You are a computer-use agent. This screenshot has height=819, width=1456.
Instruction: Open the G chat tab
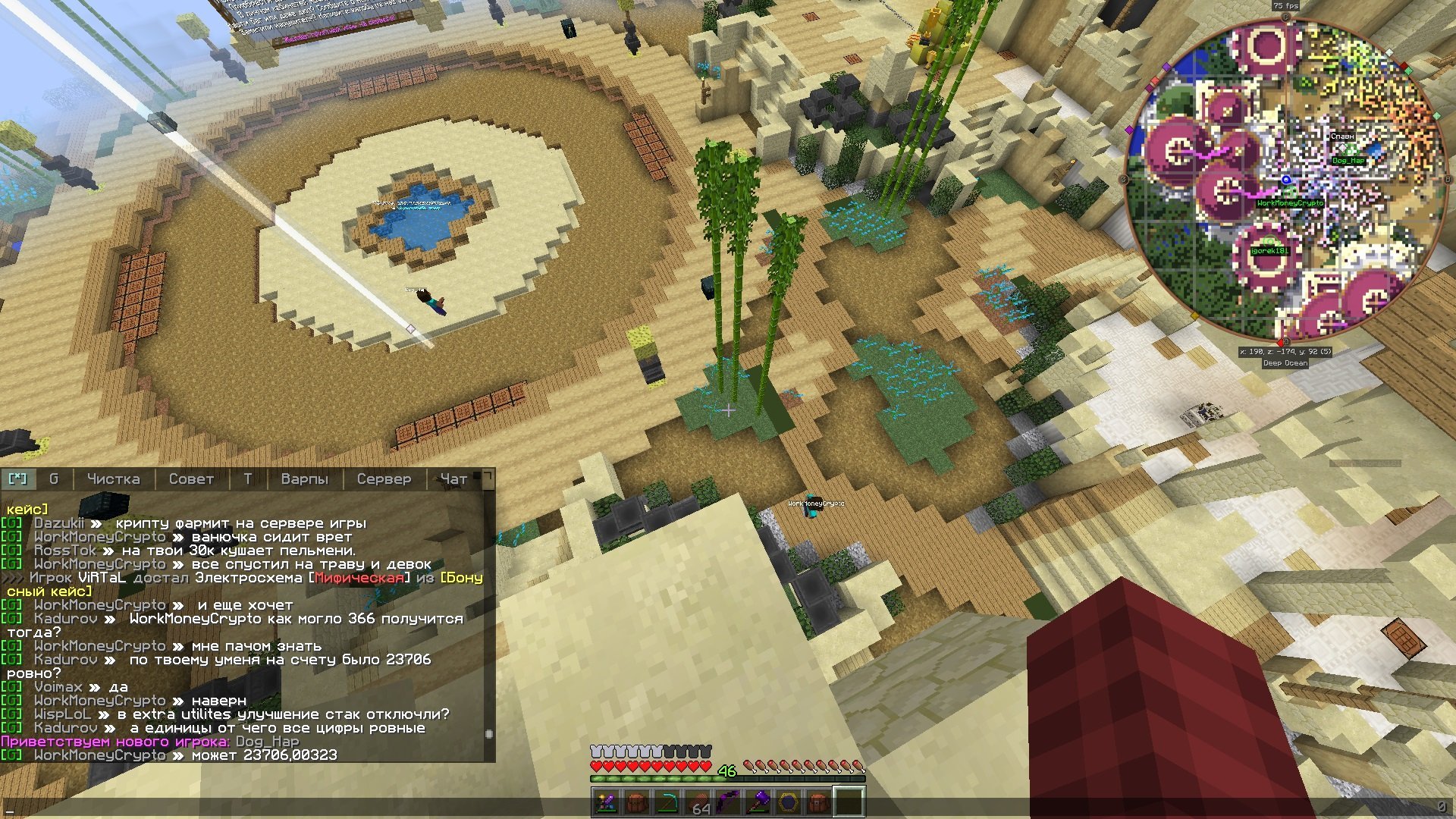[x=53, y=479]
